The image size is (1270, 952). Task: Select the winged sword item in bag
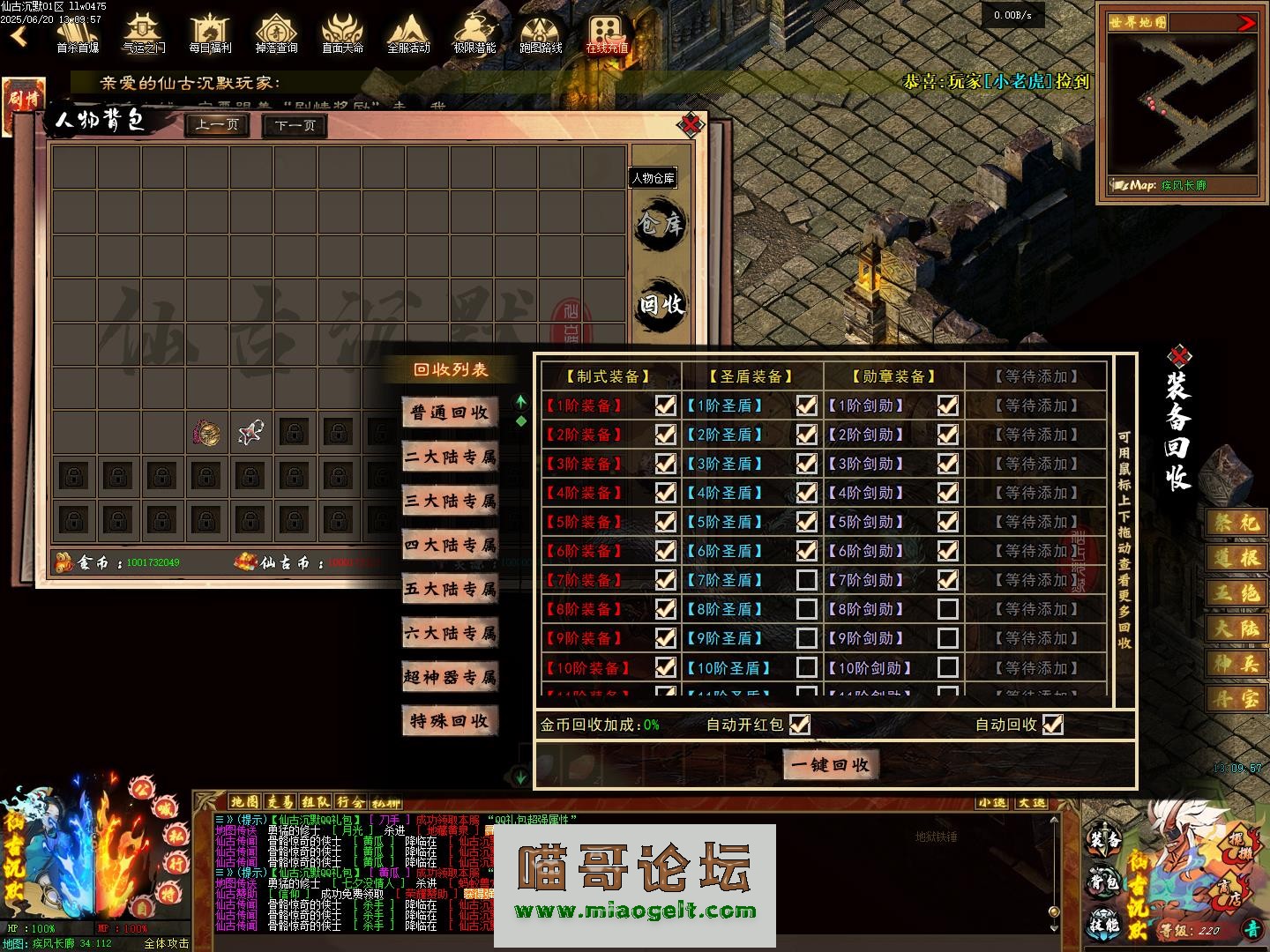pos(251,432)
